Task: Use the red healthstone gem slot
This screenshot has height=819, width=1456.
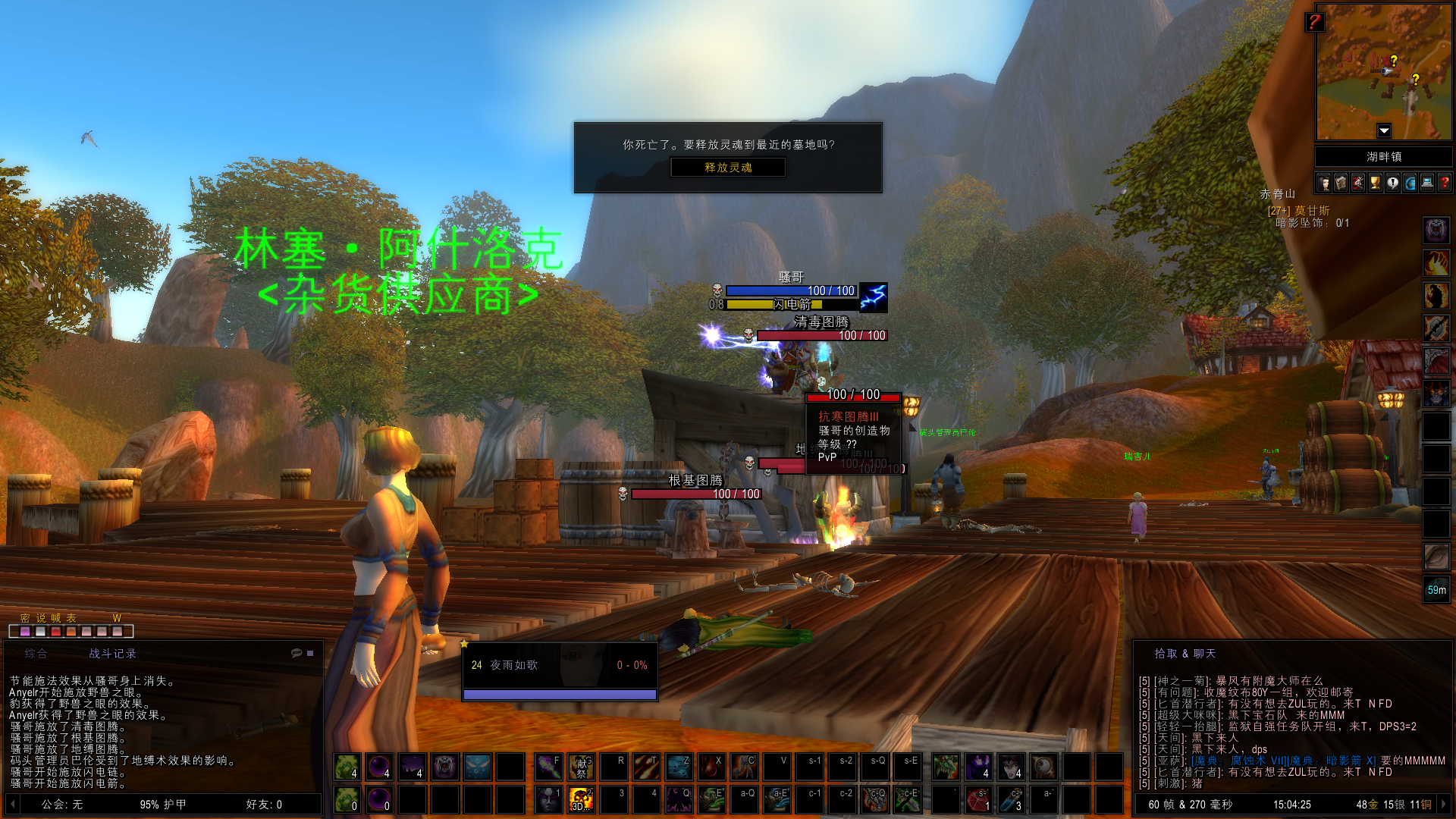Action: [x=977, y=799]
